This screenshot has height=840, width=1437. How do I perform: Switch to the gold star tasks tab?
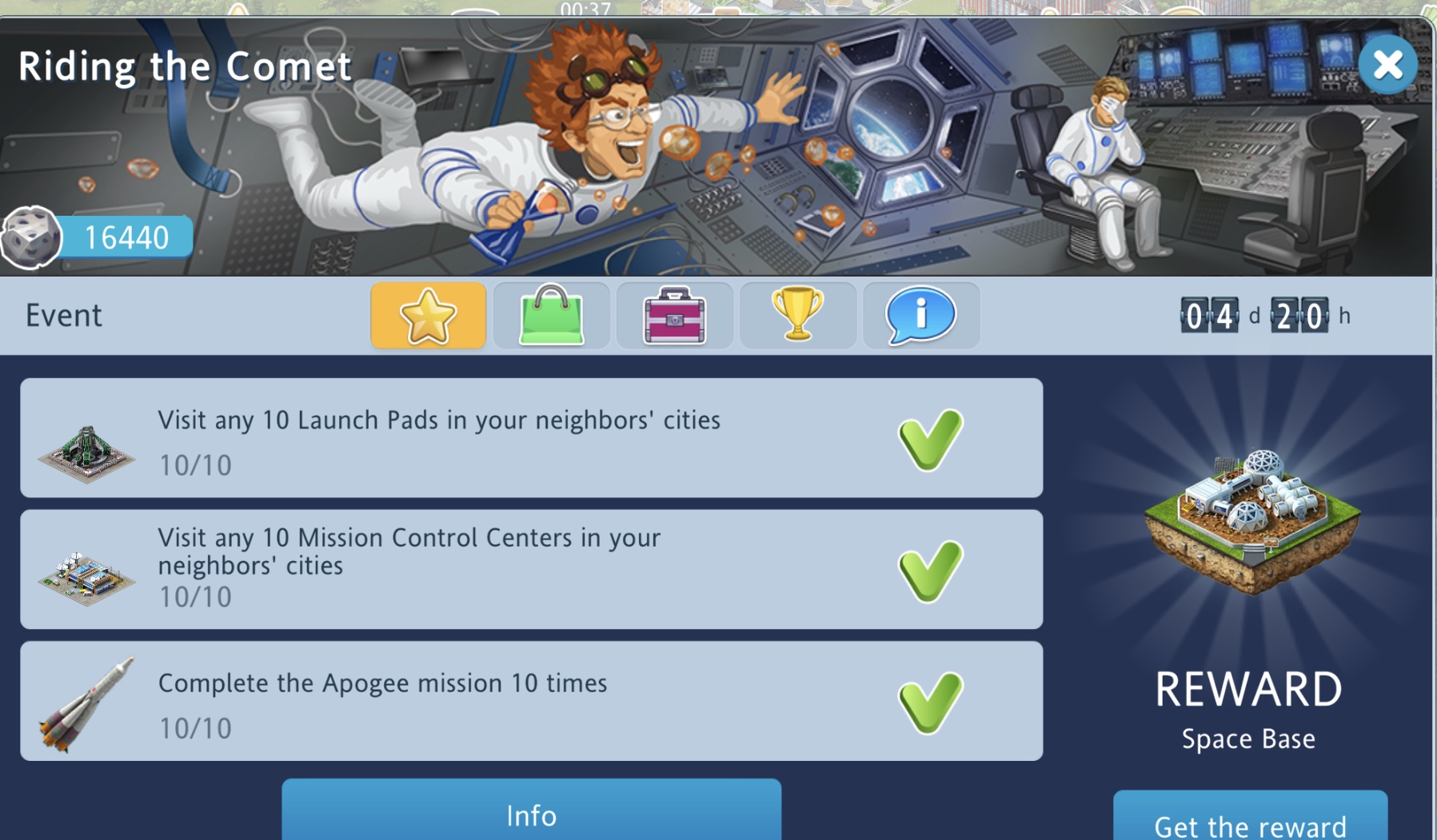click(428, 315)
